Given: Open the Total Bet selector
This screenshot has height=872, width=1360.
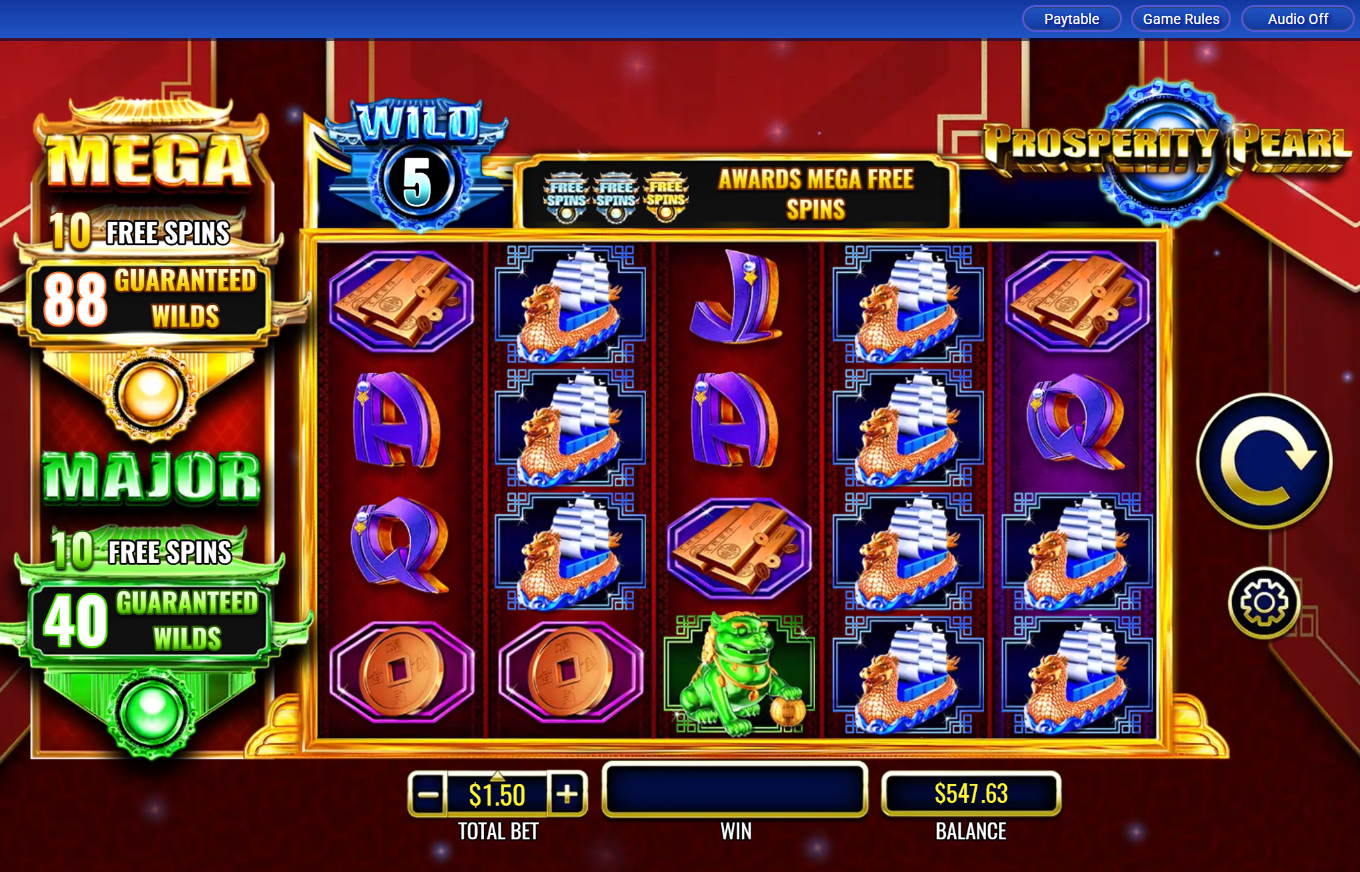Looking at the screenshot, I should tap(498, 793).
